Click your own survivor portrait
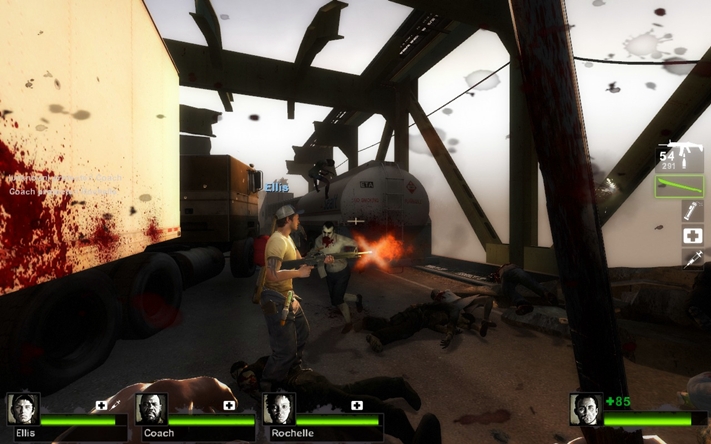 586,409
